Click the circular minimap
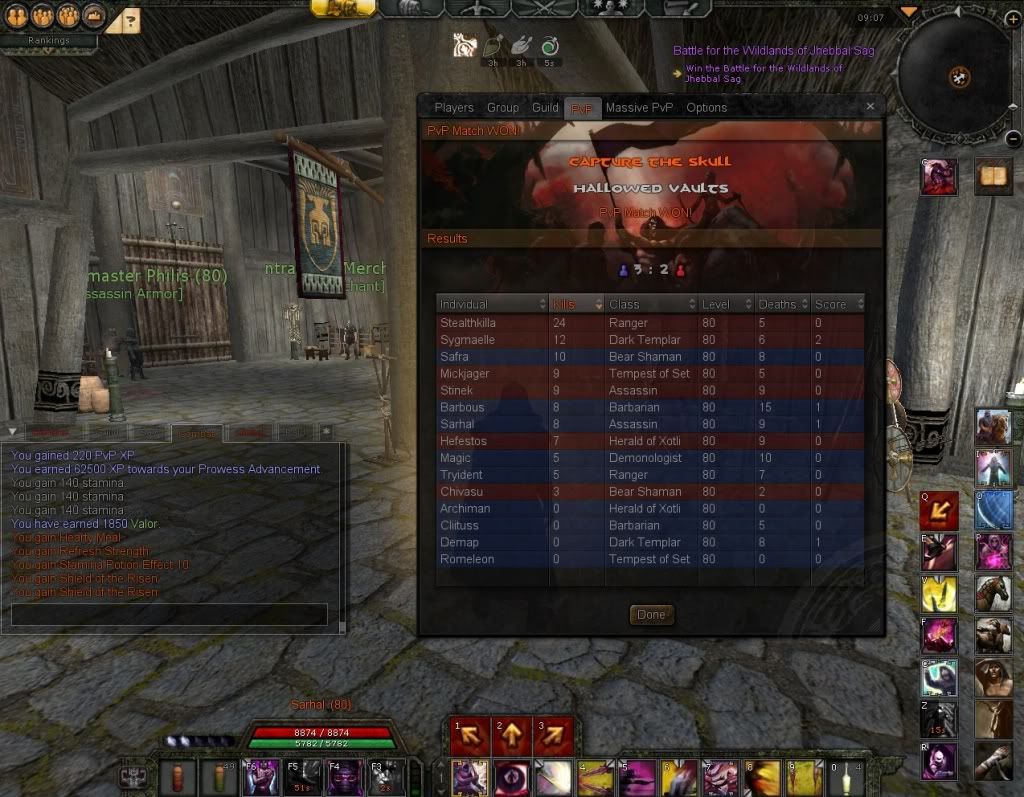This screenshot has width=1024, height=797. pos(953,75)
